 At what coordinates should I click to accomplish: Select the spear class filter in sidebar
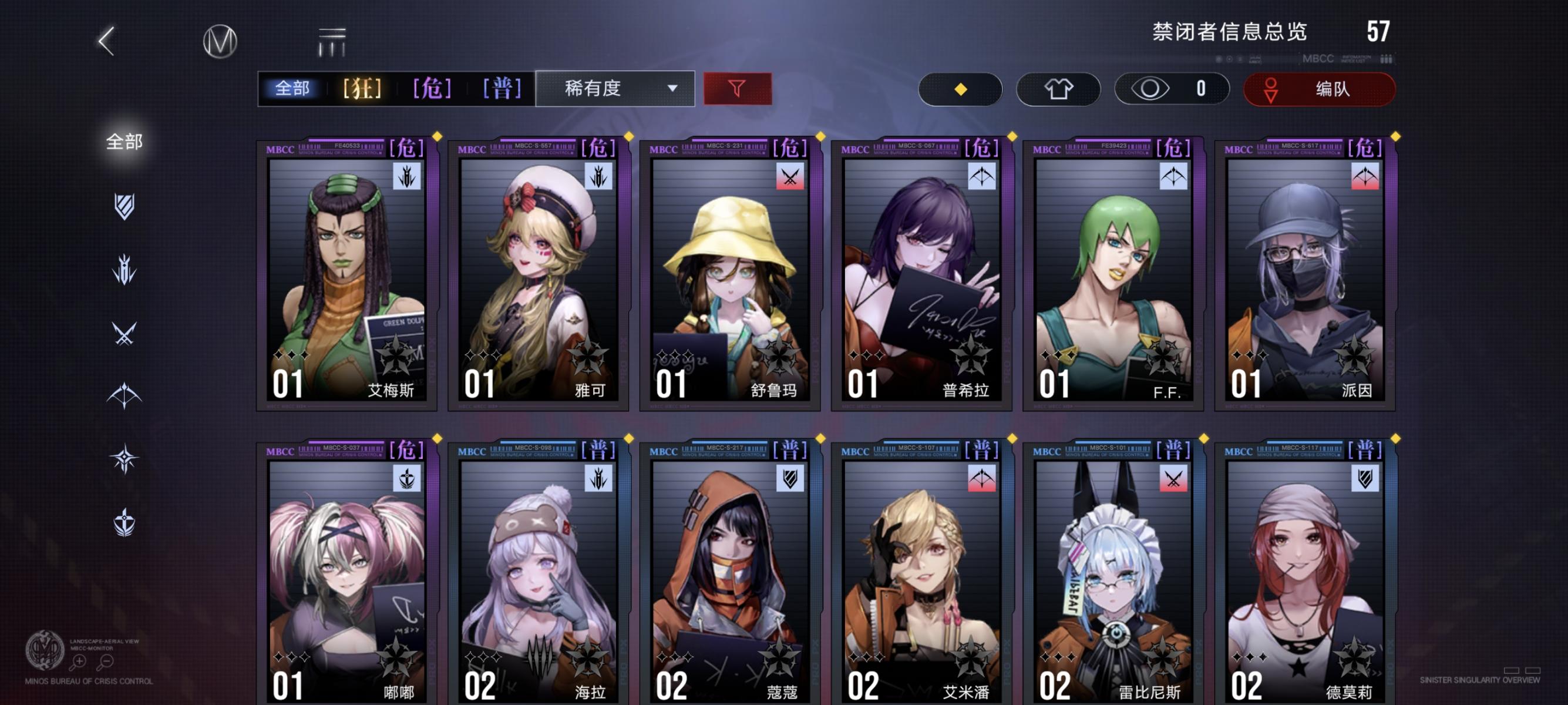click(123, 268)
